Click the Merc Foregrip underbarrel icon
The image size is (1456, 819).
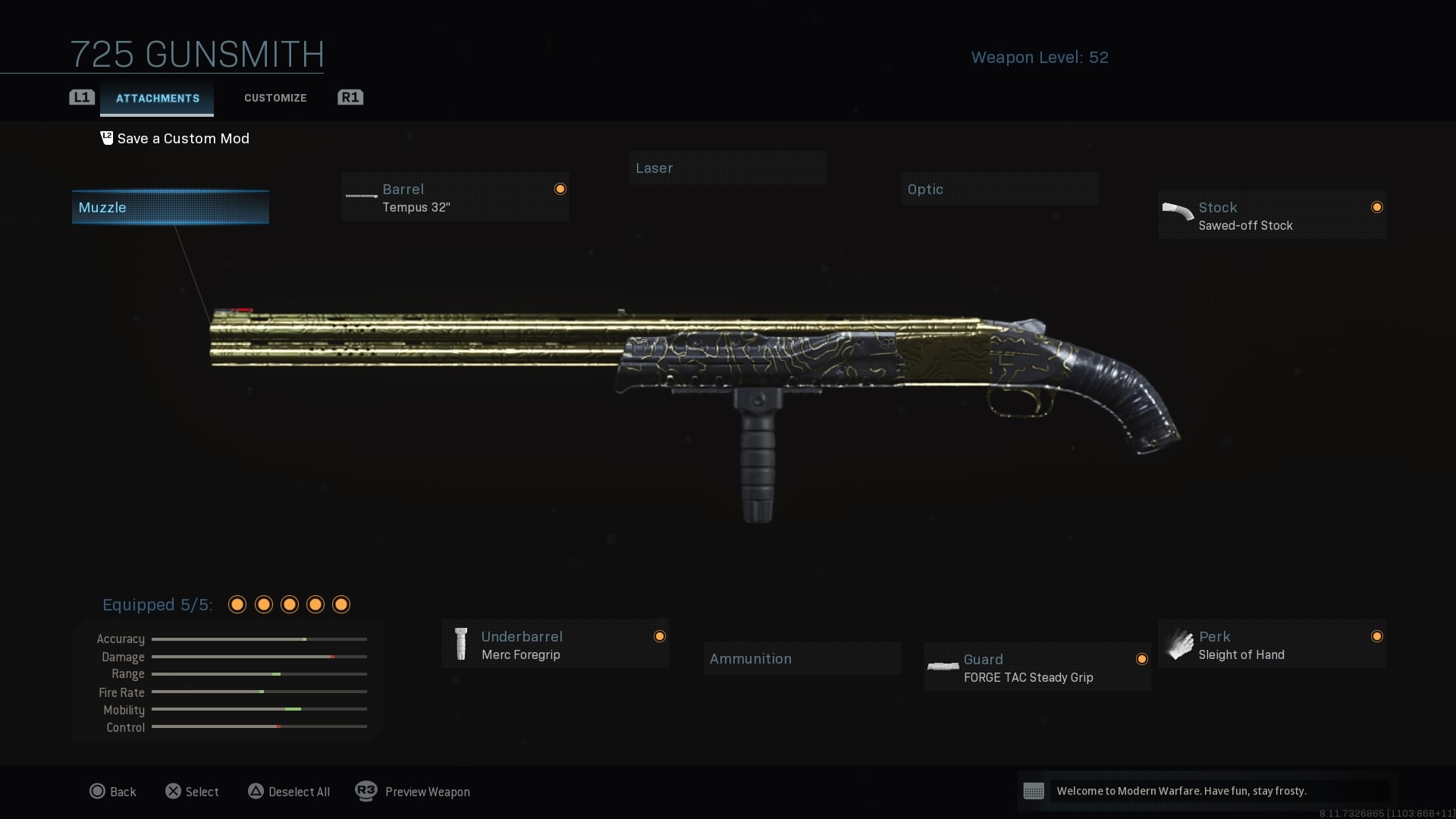coord(460,644)
